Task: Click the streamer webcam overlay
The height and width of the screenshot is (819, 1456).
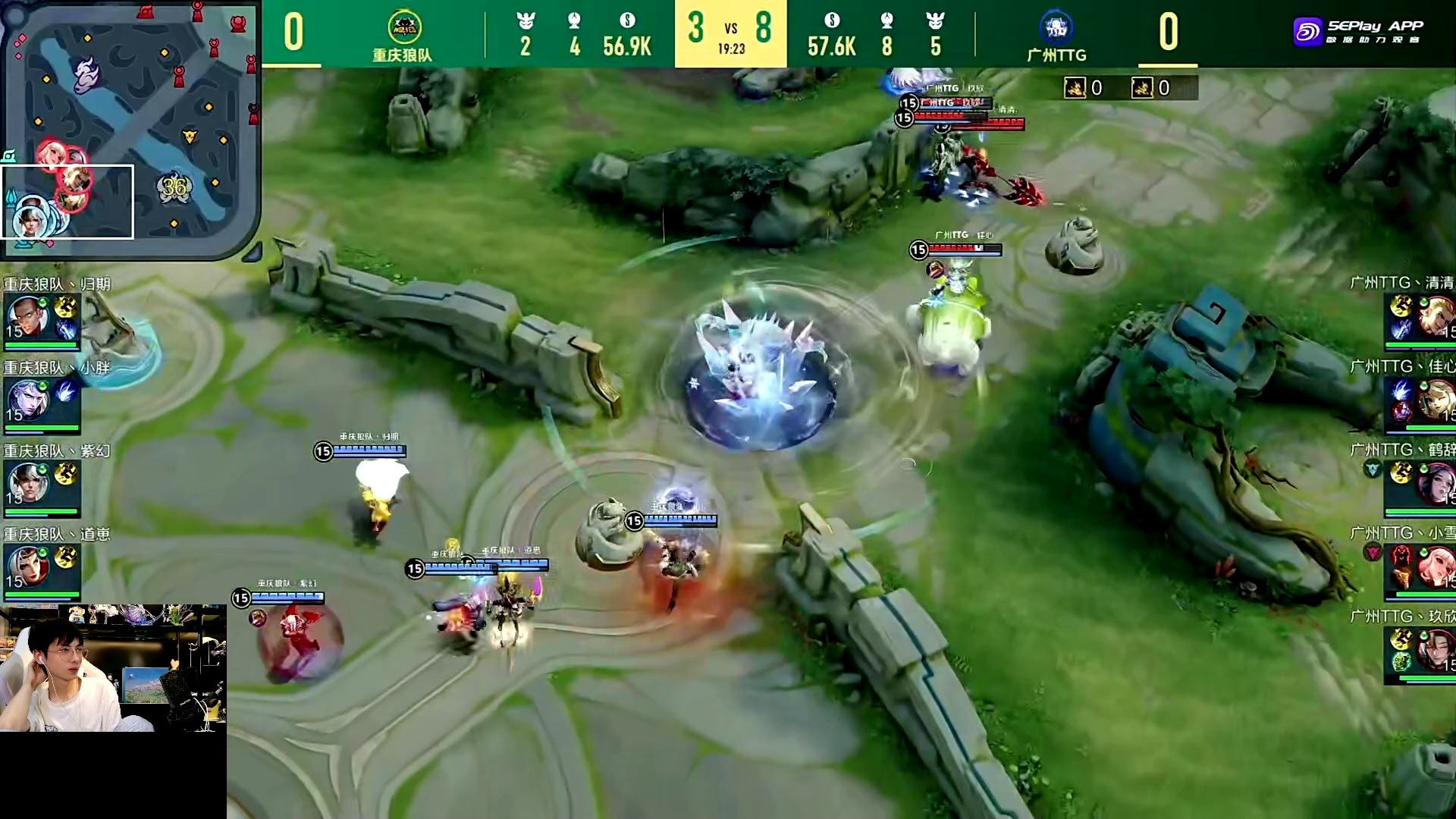Action: click(113, 668)
